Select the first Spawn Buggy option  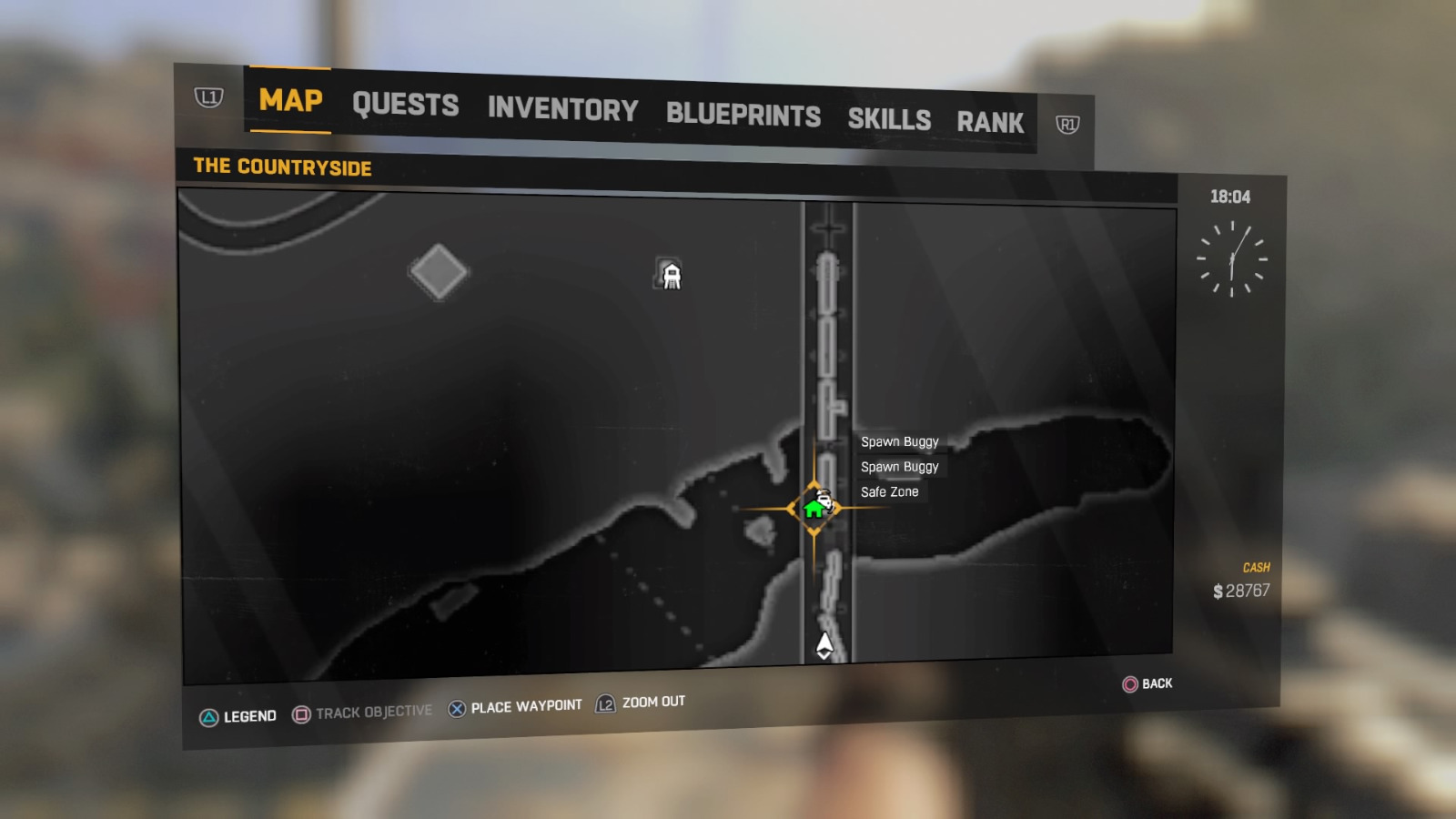tap(898, 441)
